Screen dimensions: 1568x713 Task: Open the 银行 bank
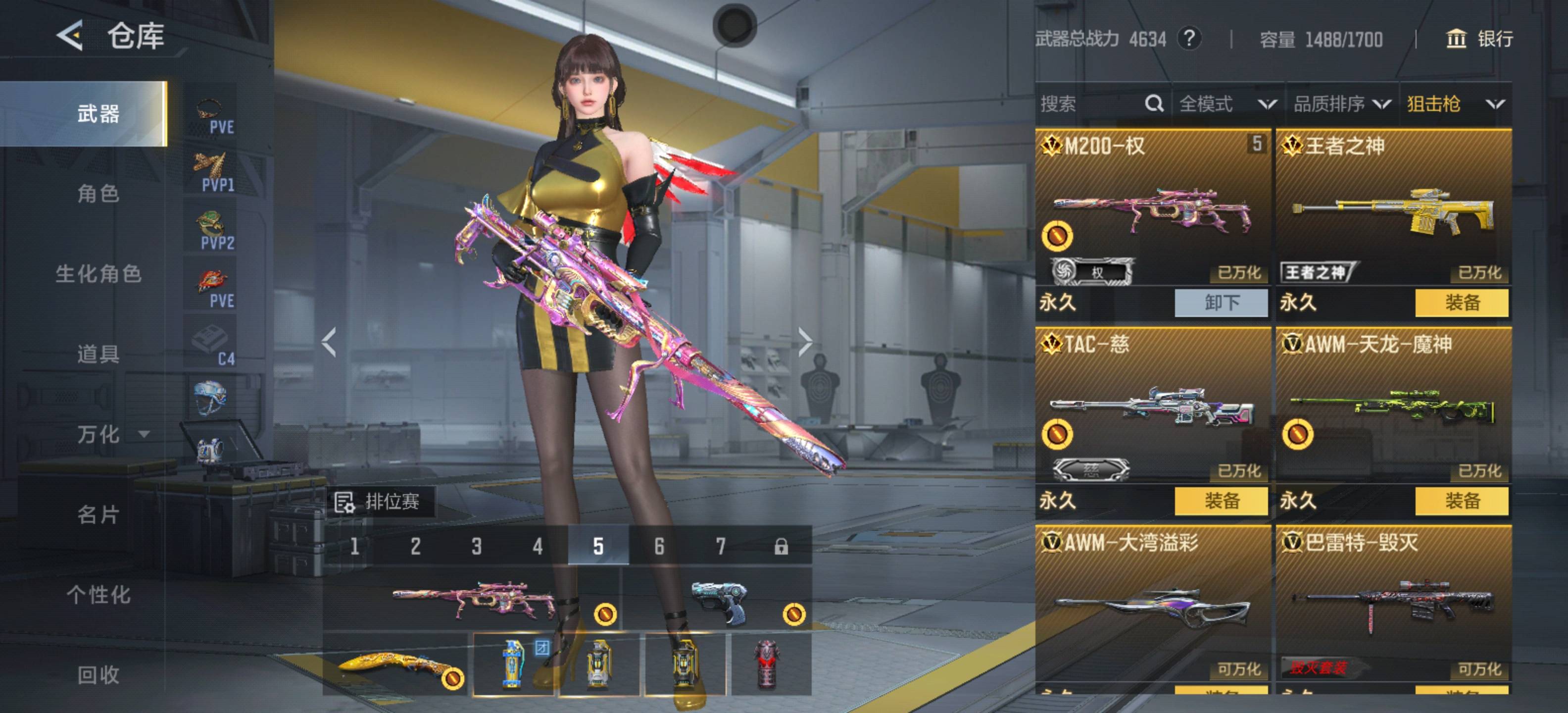pos(1479,39)
